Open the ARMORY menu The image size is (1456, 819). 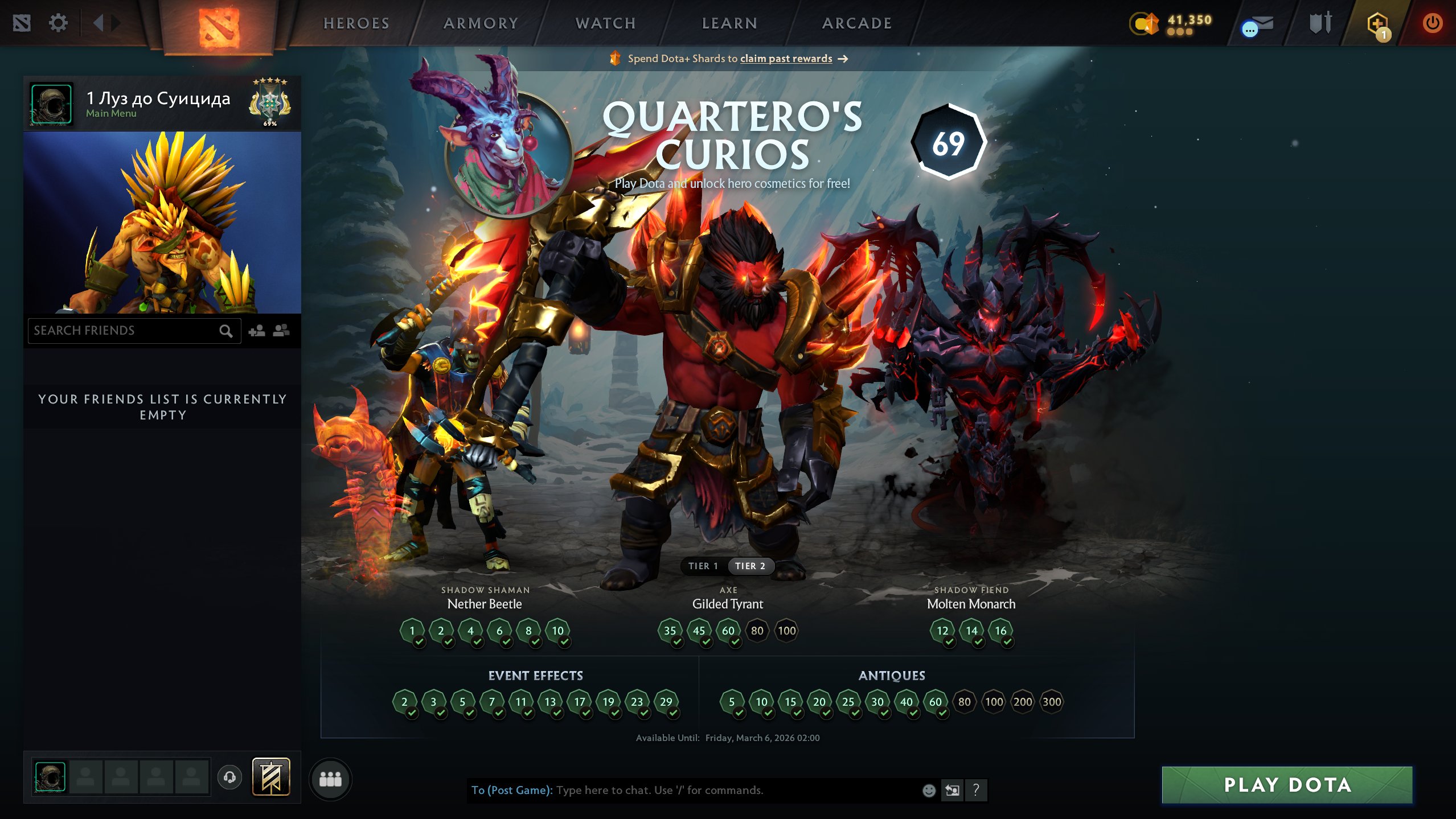482,23
